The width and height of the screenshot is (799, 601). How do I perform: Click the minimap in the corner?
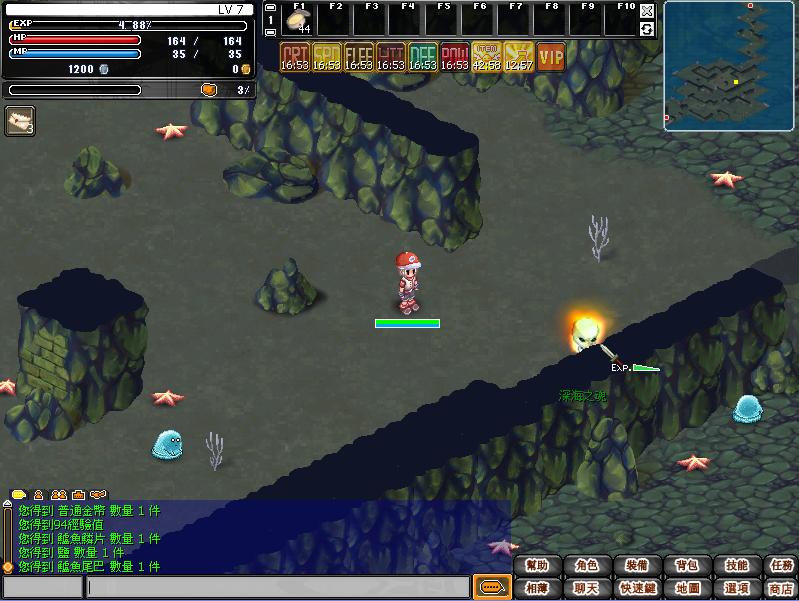[x=729, y=66]
